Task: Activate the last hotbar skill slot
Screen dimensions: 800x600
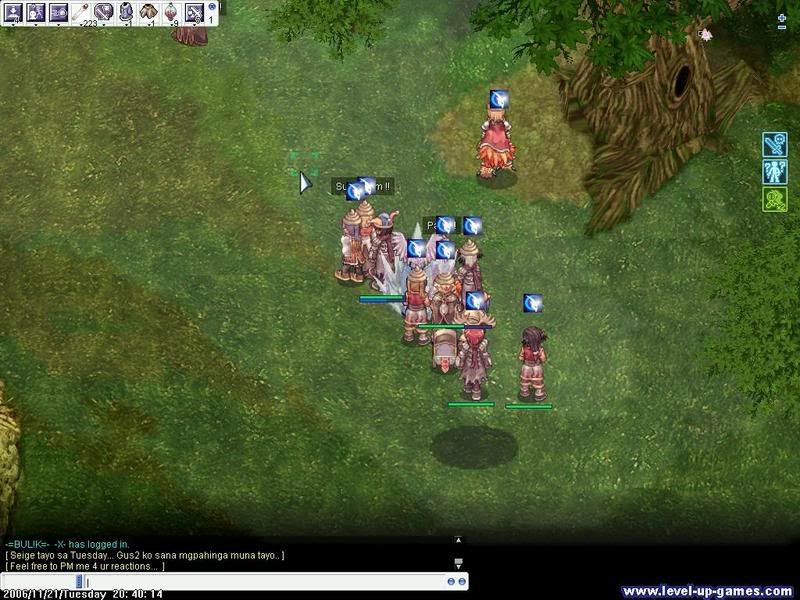Action: click(x=194, y=12)
